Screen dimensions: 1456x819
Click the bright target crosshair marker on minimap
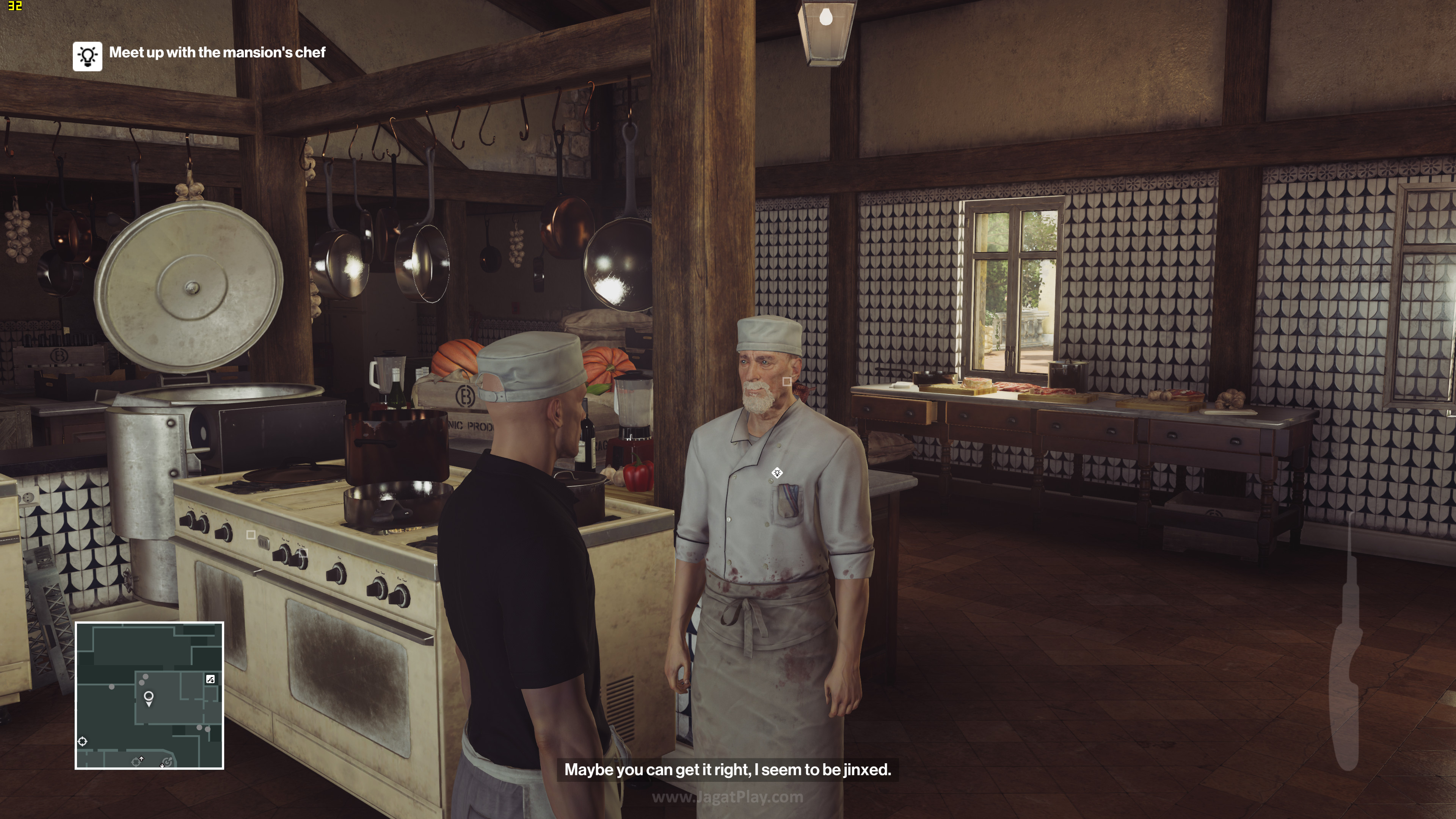83,741
